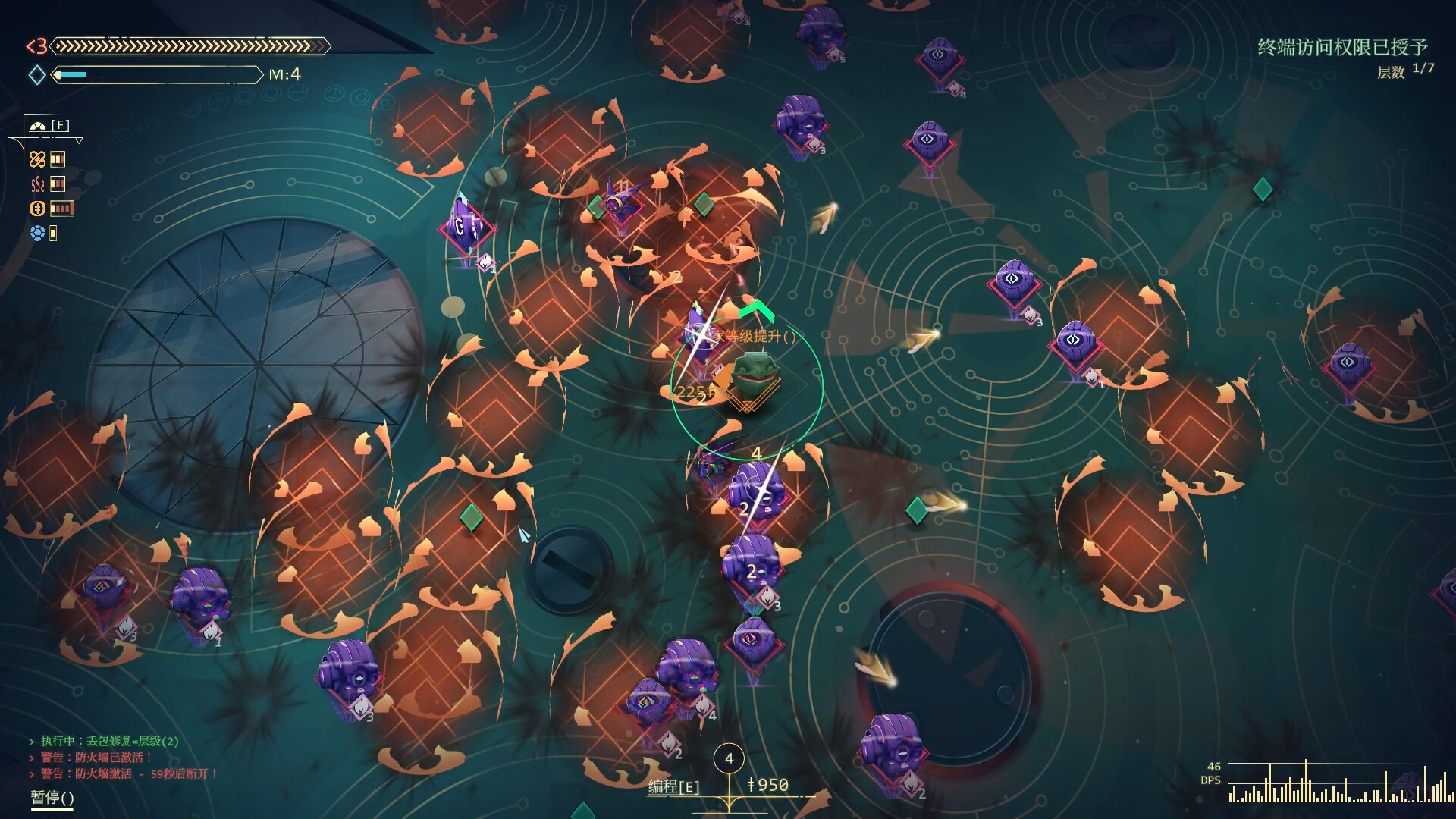This screenshot has width=1456, height=819.
Task: Select the red heat waves upgrade icon
Action: click(x=37, y=184)
